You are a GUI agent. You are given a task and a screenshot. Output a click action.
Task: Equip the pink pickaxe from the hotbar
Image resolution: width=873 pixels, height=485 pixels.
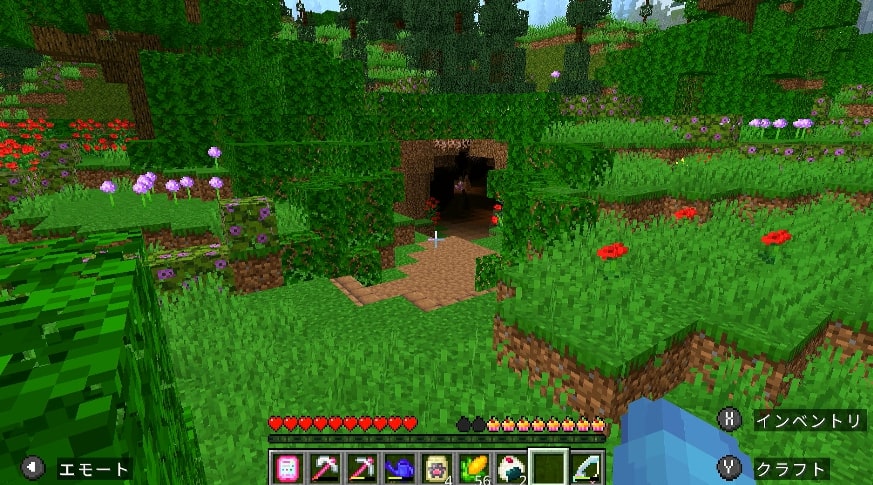click(361, 468)
